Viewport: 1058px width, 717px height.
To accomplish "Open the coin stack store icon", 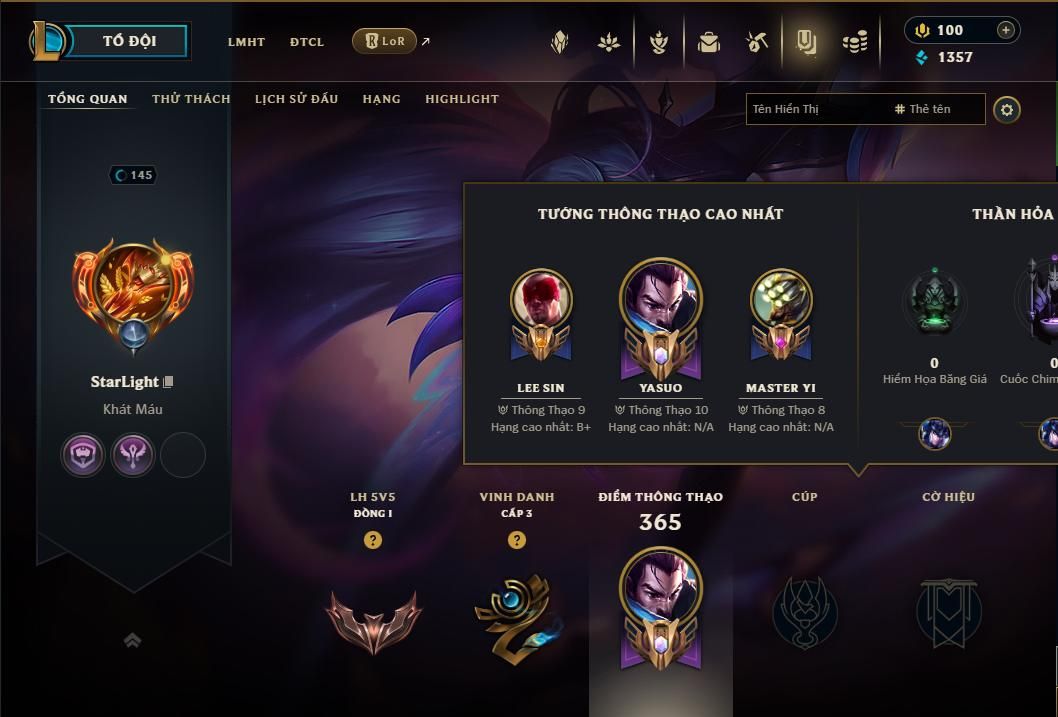I will [855, 42].
